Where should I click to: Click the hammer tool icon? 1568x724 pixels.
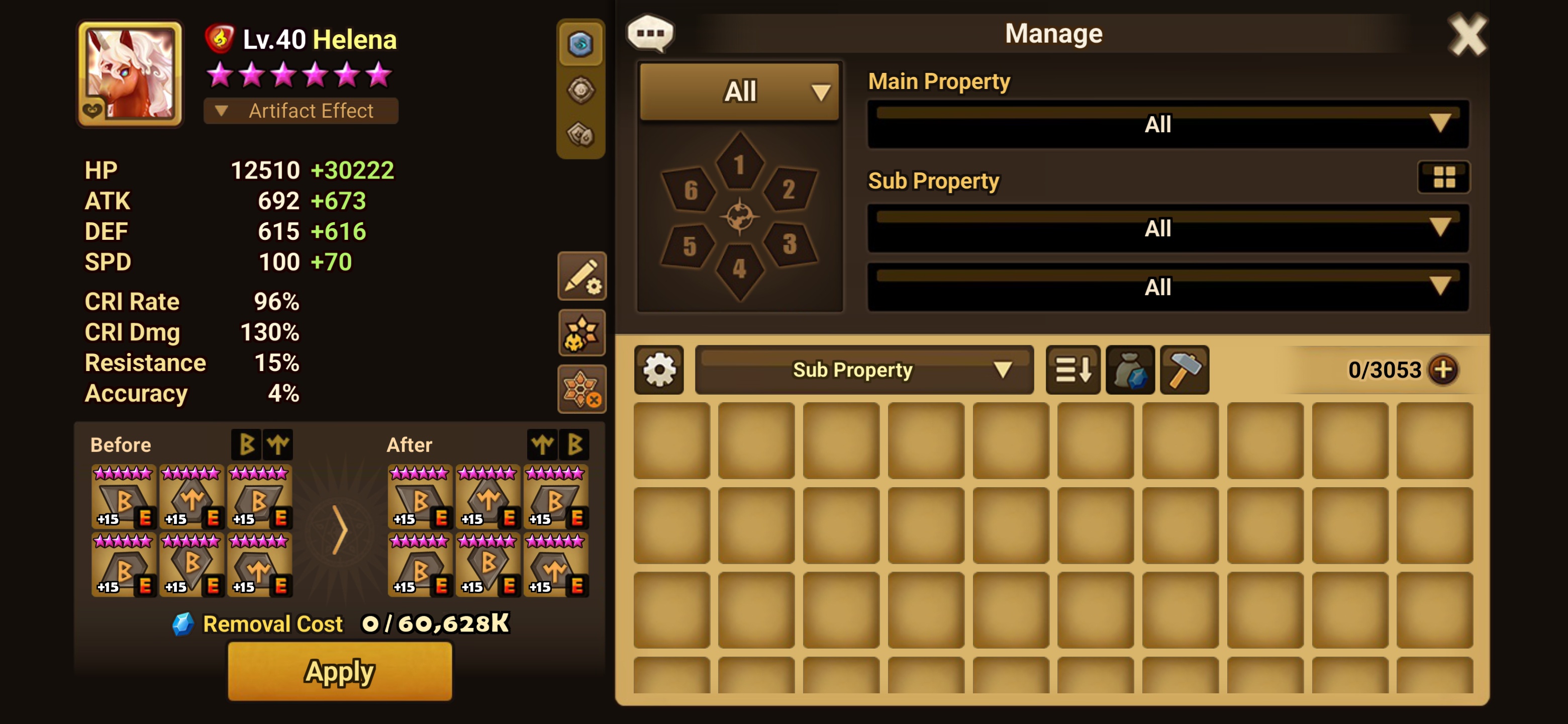(x=1184, y=370)
